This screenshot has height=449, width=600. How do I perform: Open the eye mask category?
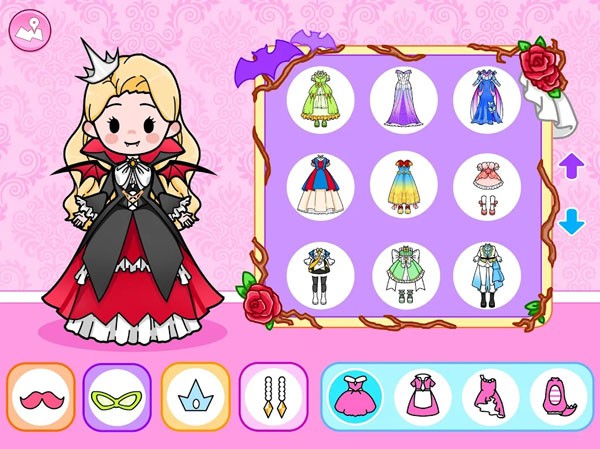point(117,397)
